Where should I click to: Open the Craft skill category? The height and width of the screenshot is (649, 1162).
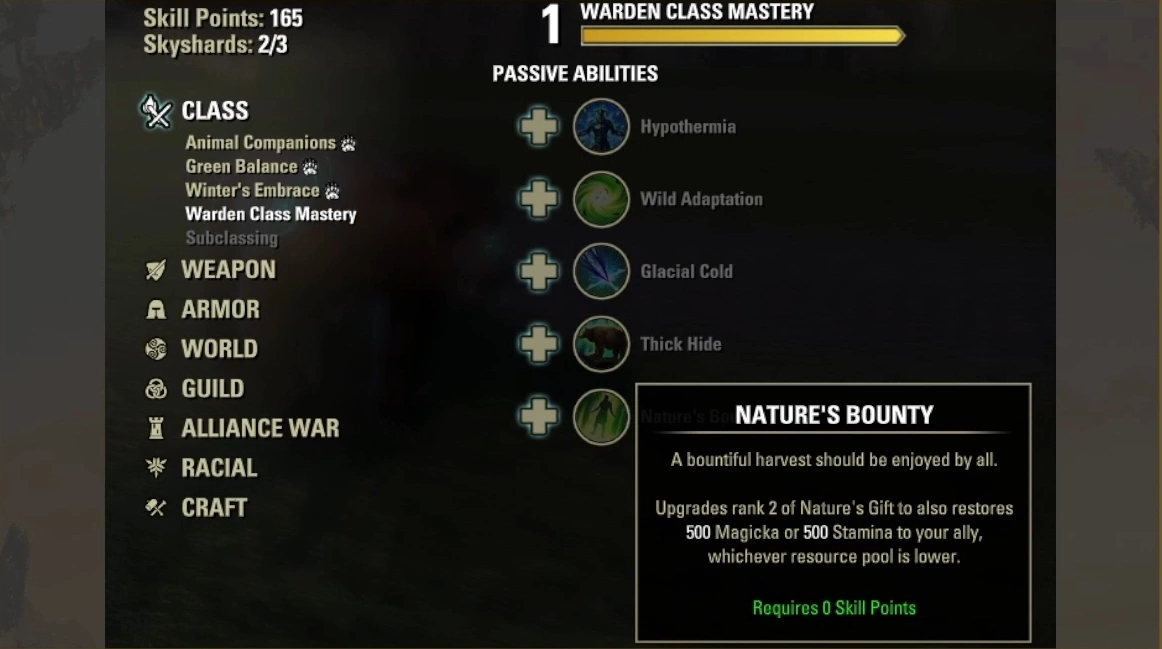(x=213, y=508)
